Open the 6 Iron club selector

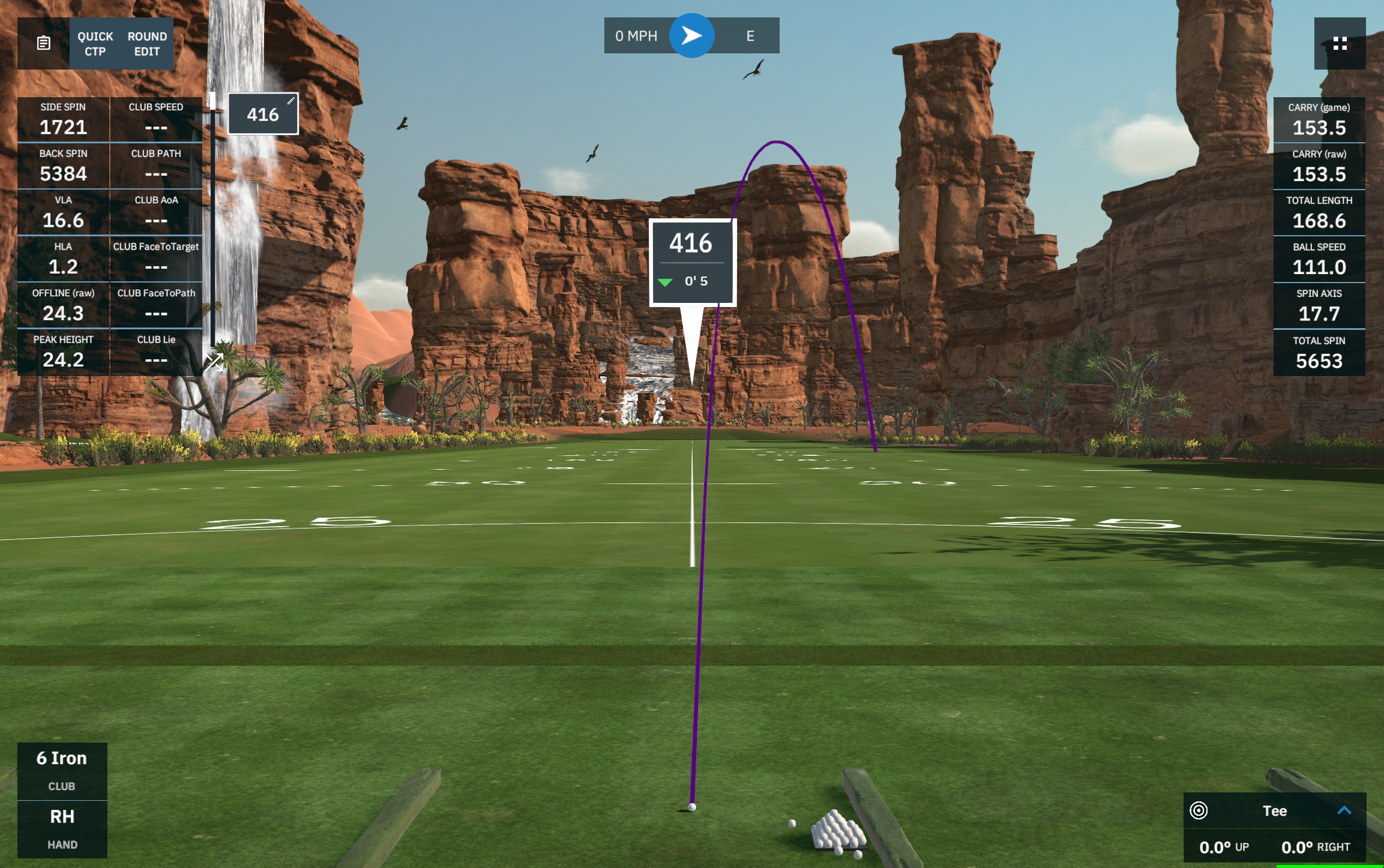click(62, 770)
